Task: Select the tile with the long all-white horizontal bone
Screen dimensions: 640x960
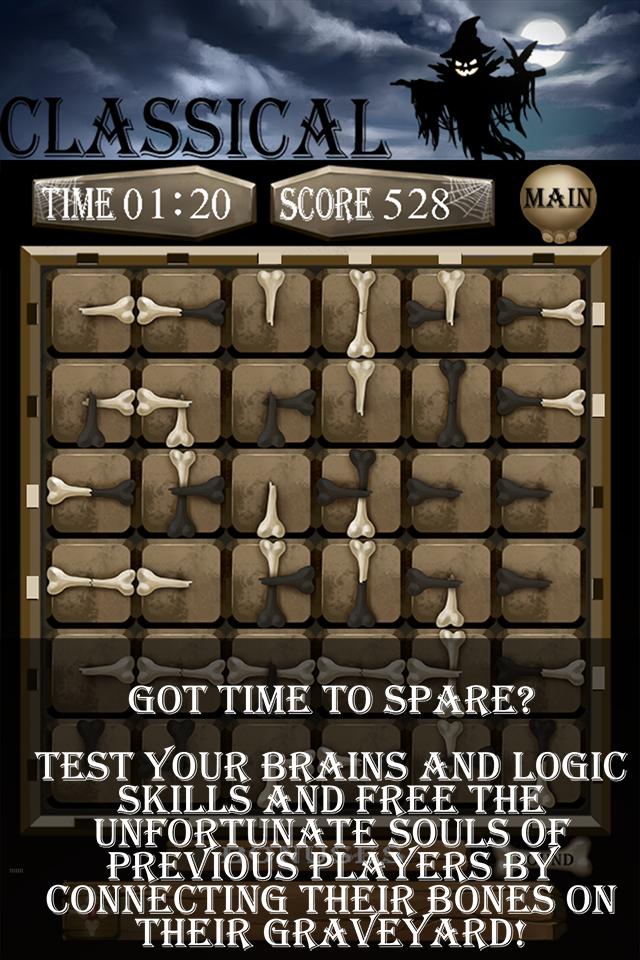Action: [91, 581]
